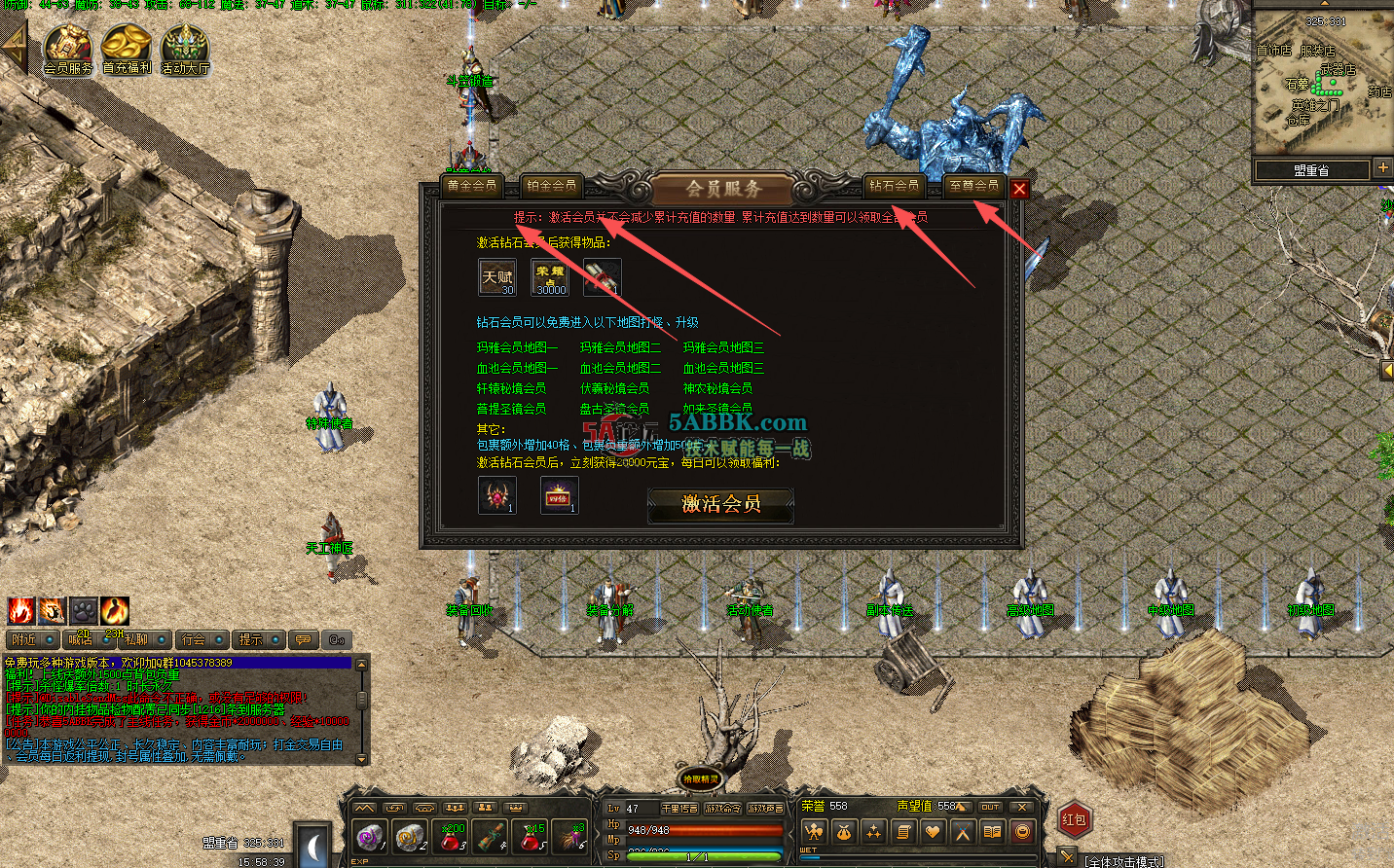Viewport: 1394px width, 868px height.
Task: Select the paw skill icon in the skill bar
Action: click(83, 611)
